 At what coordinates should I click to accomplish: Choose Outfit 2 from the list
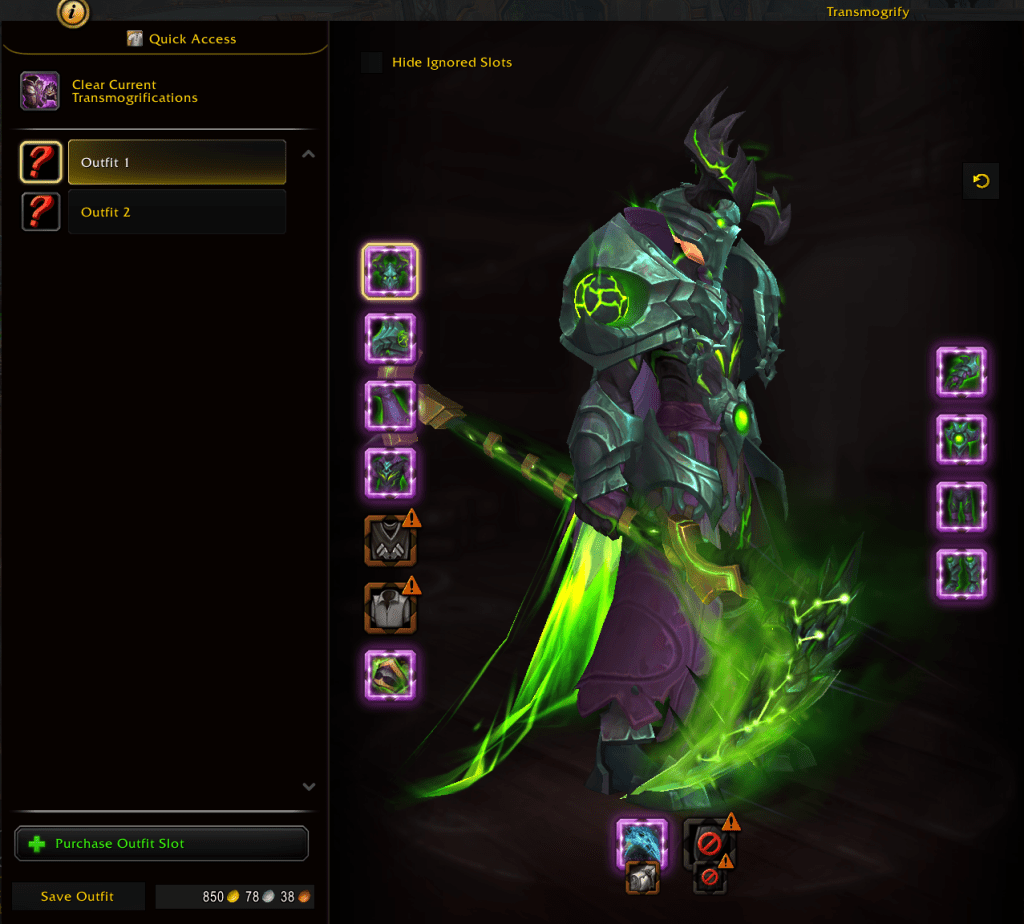176,212
